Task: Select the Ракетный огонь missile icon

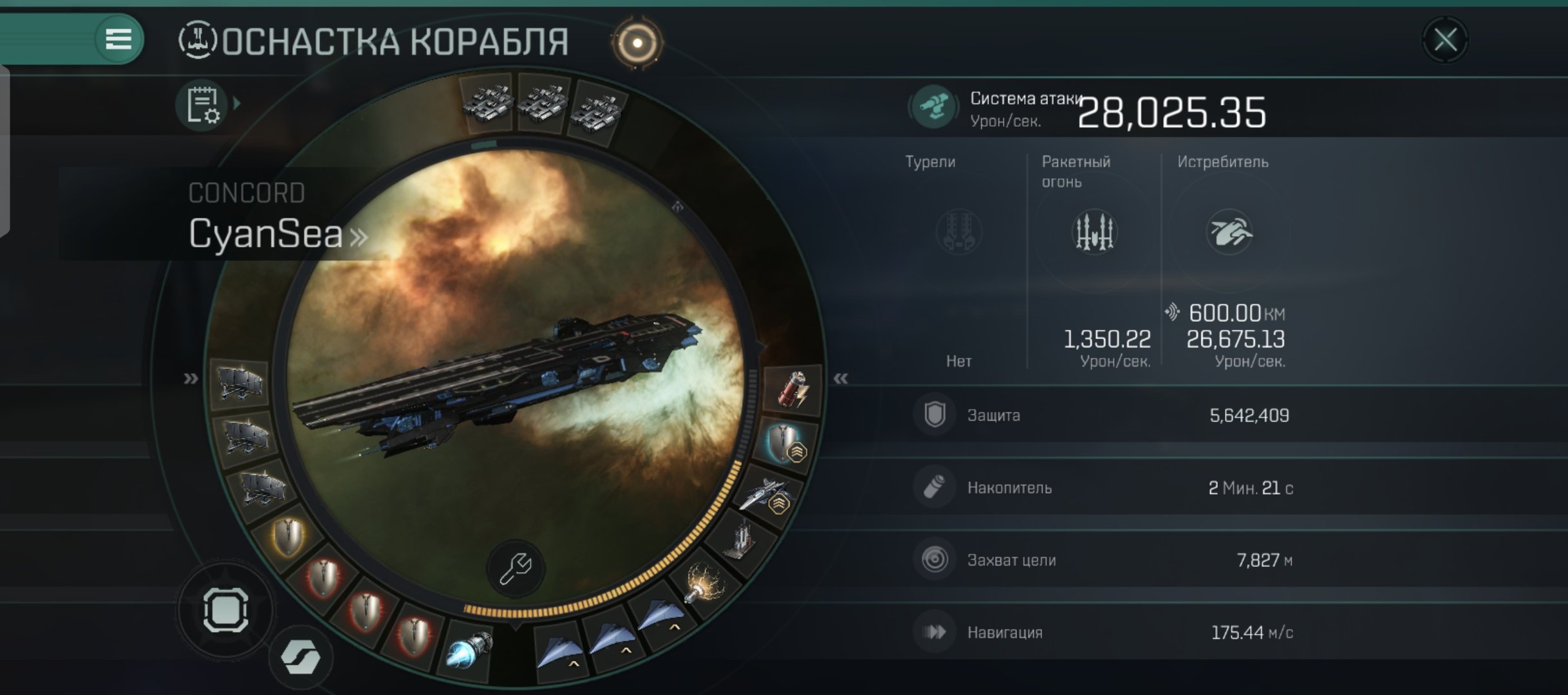Action: point(1094,232)
